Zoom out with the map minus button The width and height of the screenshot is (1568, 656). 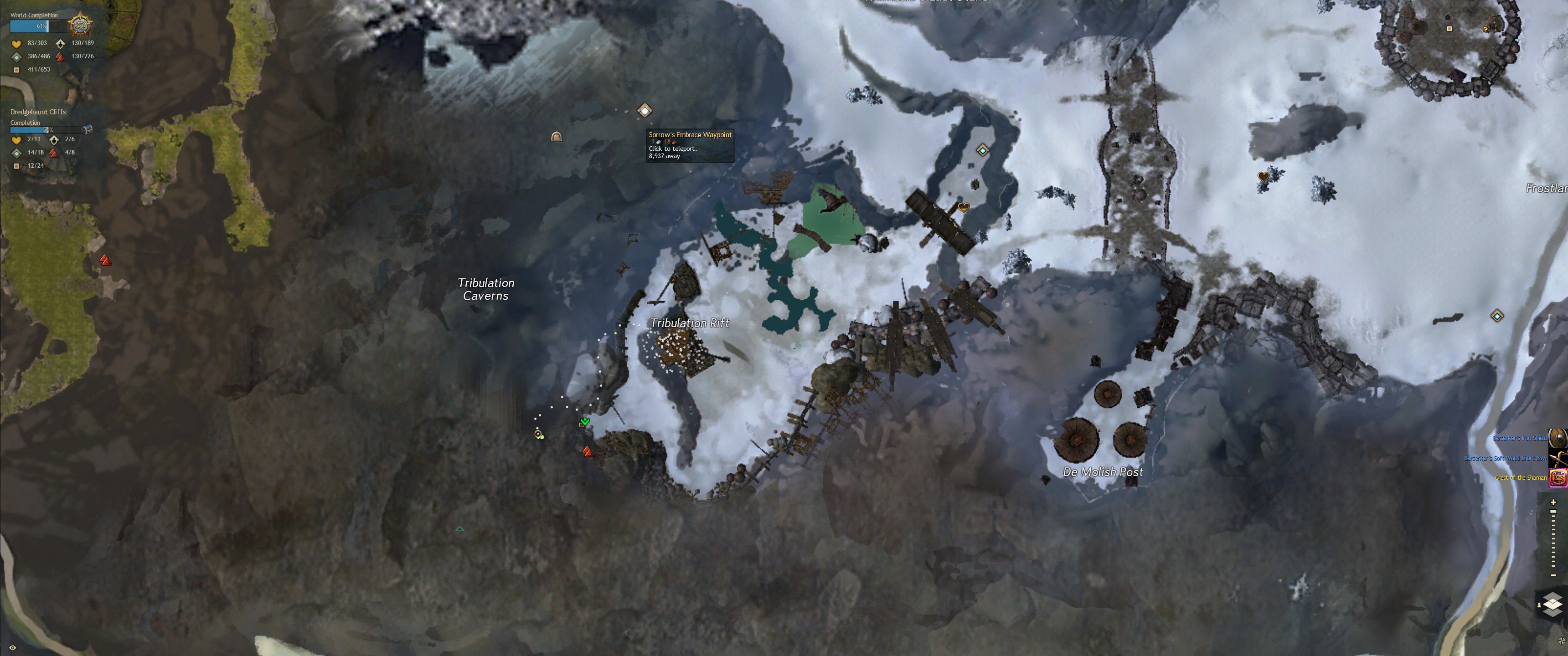coord(1553,575)
